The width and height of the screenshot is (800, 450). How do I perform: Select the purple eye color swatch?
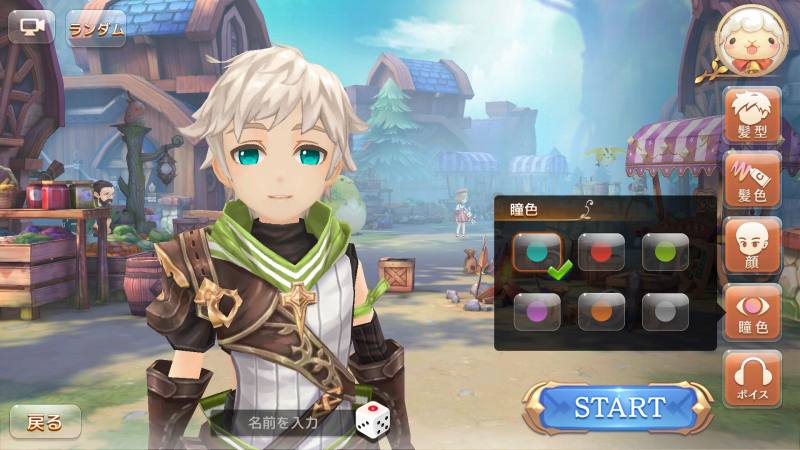point(537,311)
